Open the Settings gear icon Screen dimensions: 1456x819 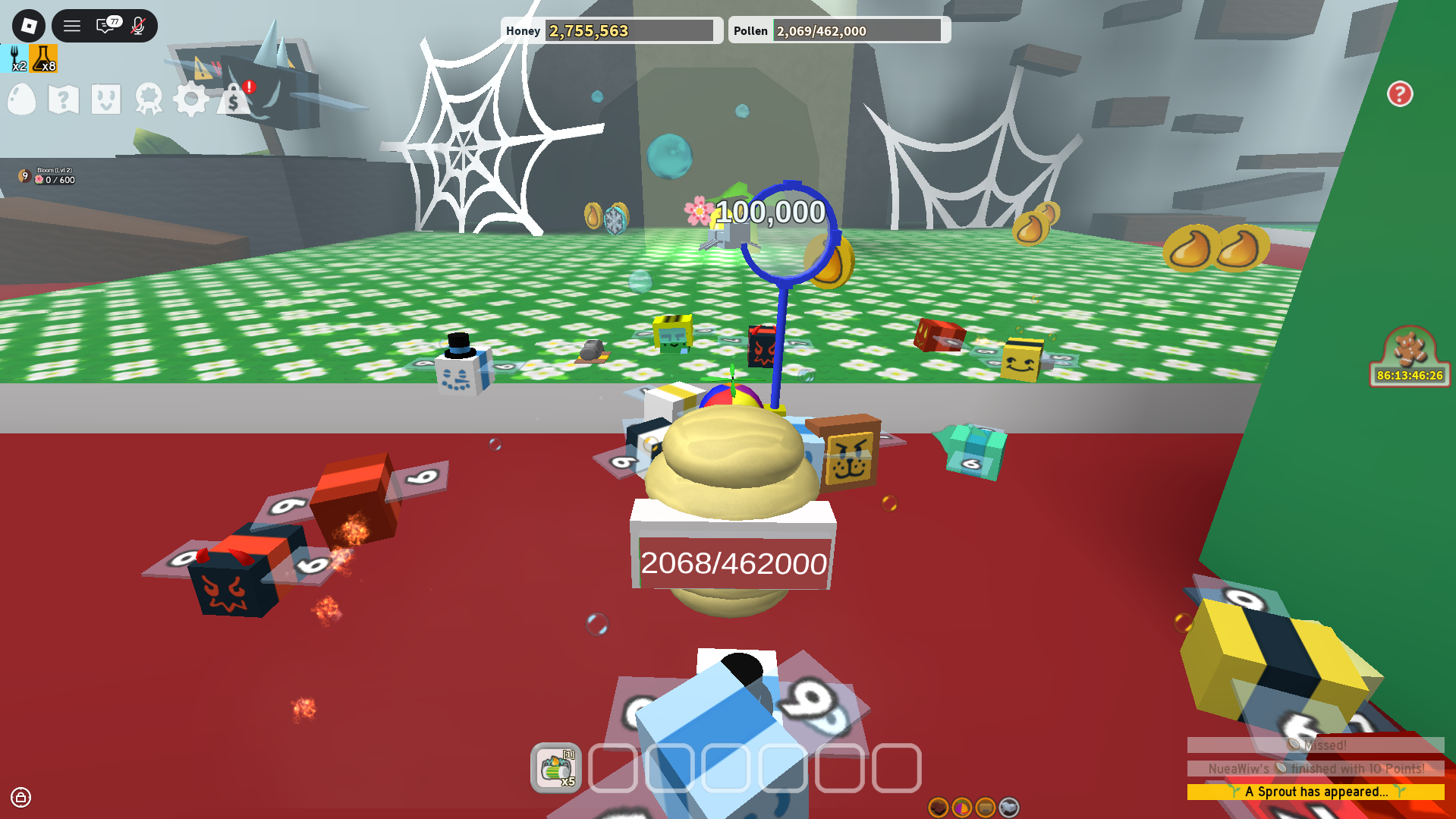tap(191, 99)
